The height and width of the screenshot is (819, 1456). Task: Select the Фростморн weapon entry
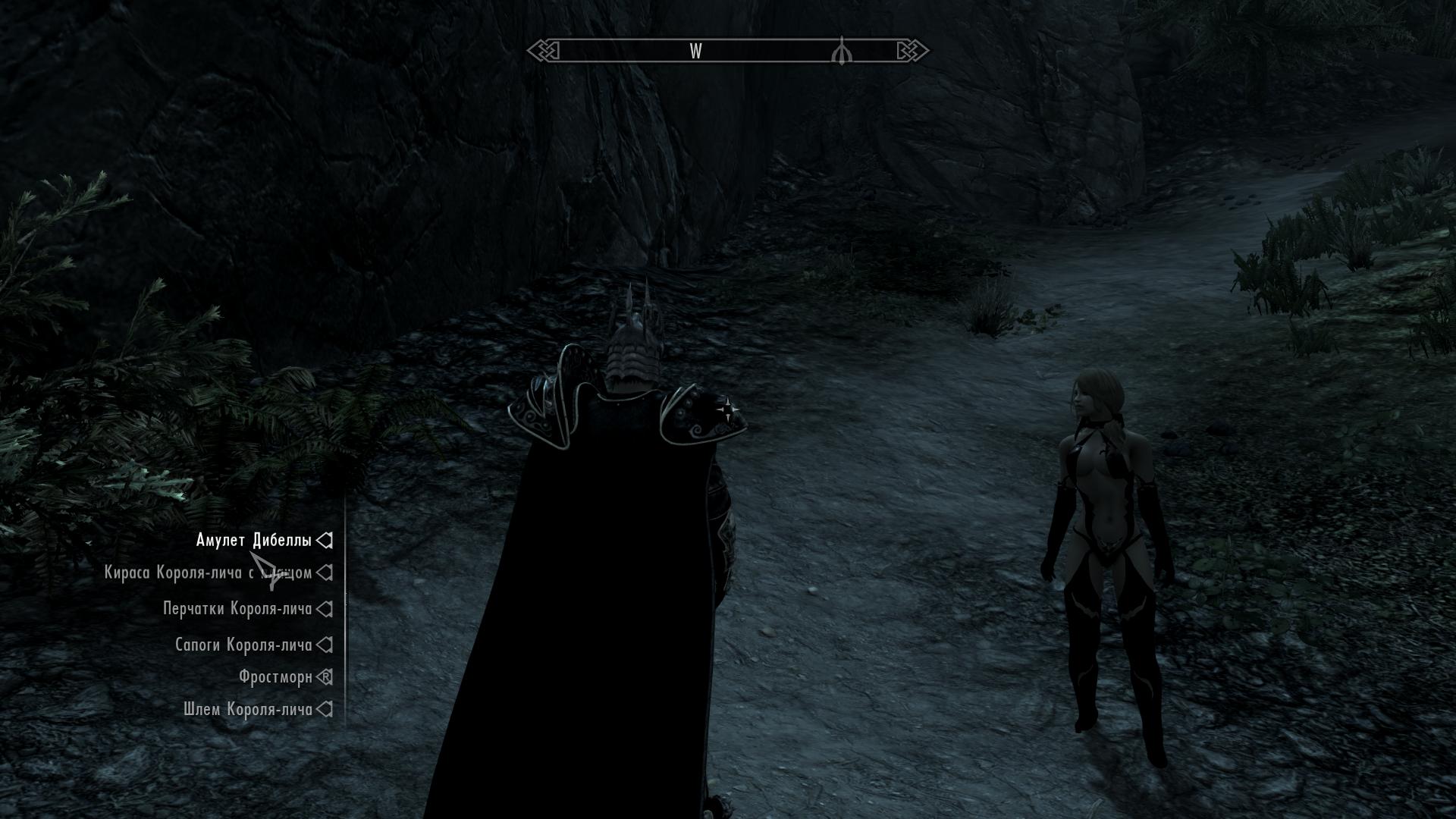275,677
